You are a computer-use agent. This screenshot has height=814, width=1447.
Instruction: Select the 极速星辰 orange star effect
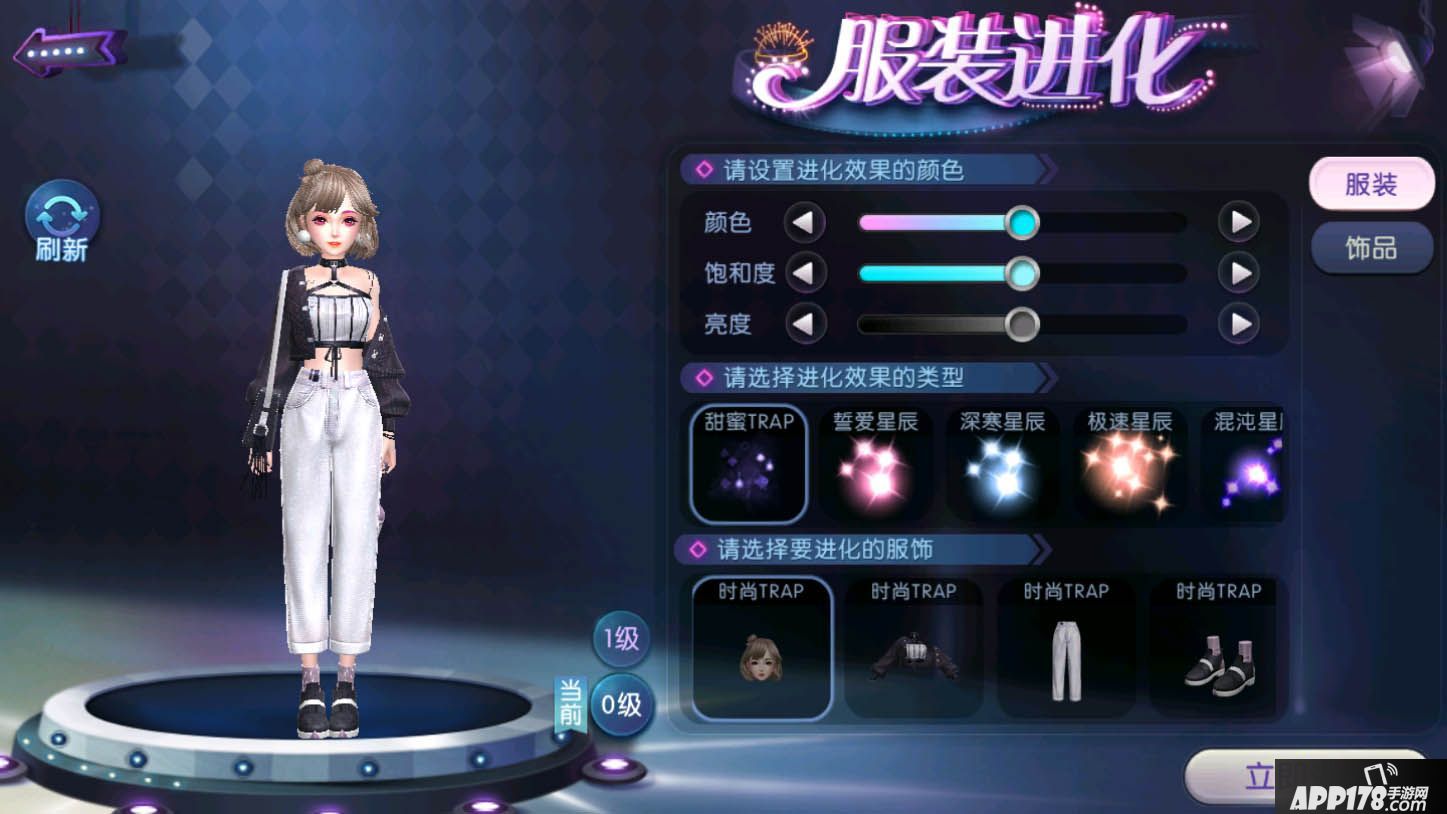pyautogui.click(x=1128, y=463)
